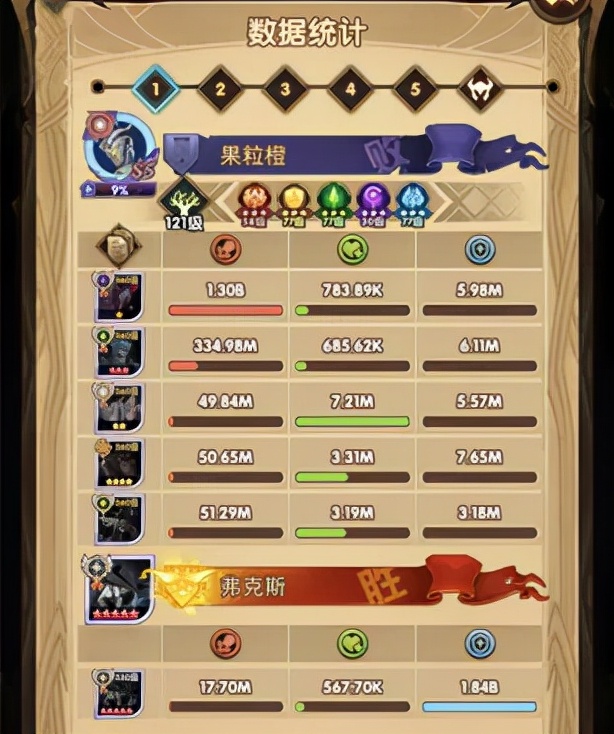Show round 1 battle statistics
The image size is (614, 734).
pyautogui.click(x=155, y=88)
